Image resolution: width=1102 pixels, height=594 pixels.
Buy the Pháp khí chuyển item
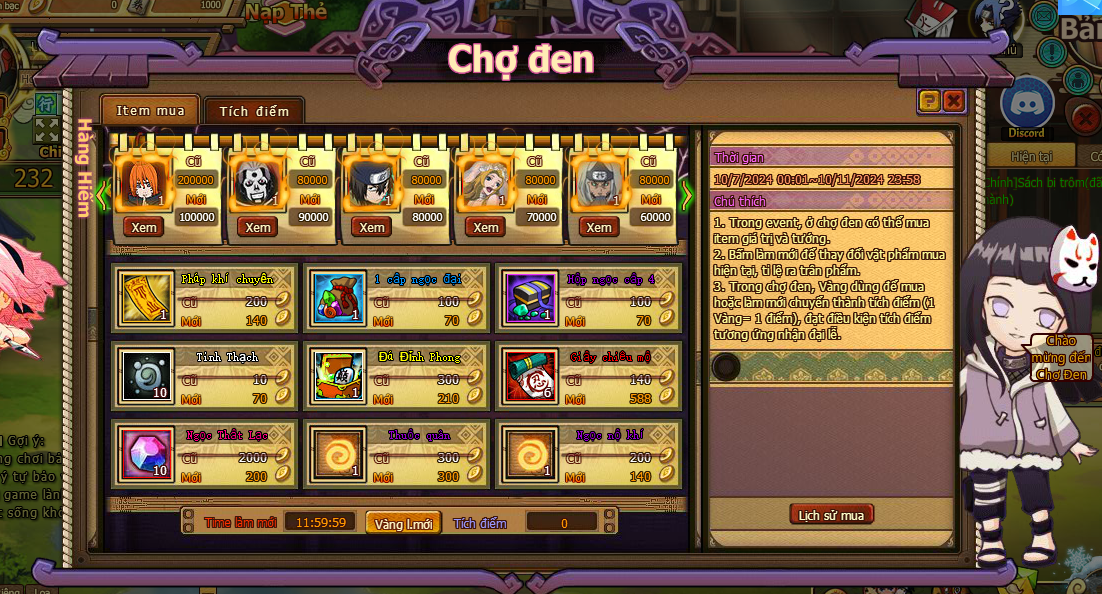click(143, 299)
